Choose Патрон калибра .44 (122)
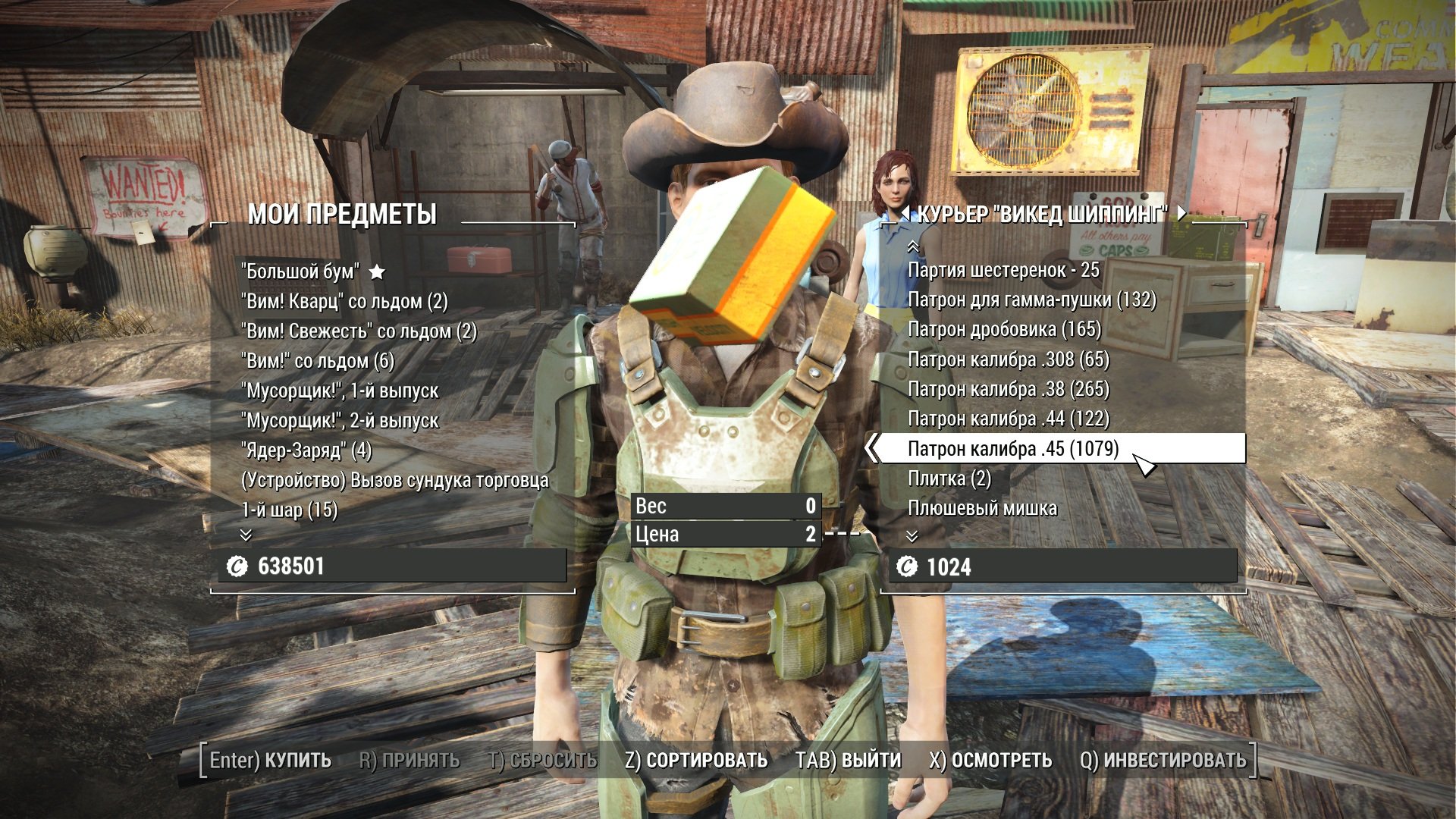1456x819 pixels. [x=1009, y=419]
